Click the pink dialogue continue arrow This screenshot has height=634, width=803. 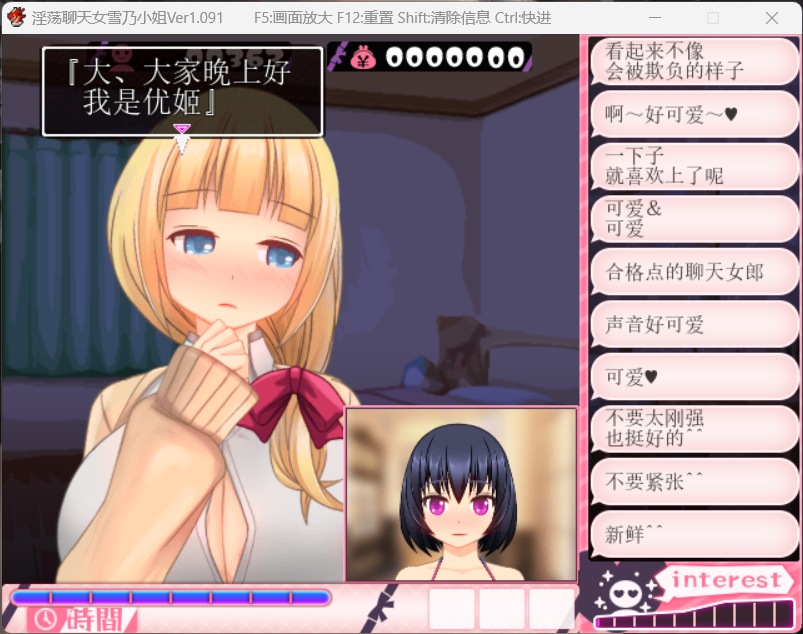coord(182,130)
